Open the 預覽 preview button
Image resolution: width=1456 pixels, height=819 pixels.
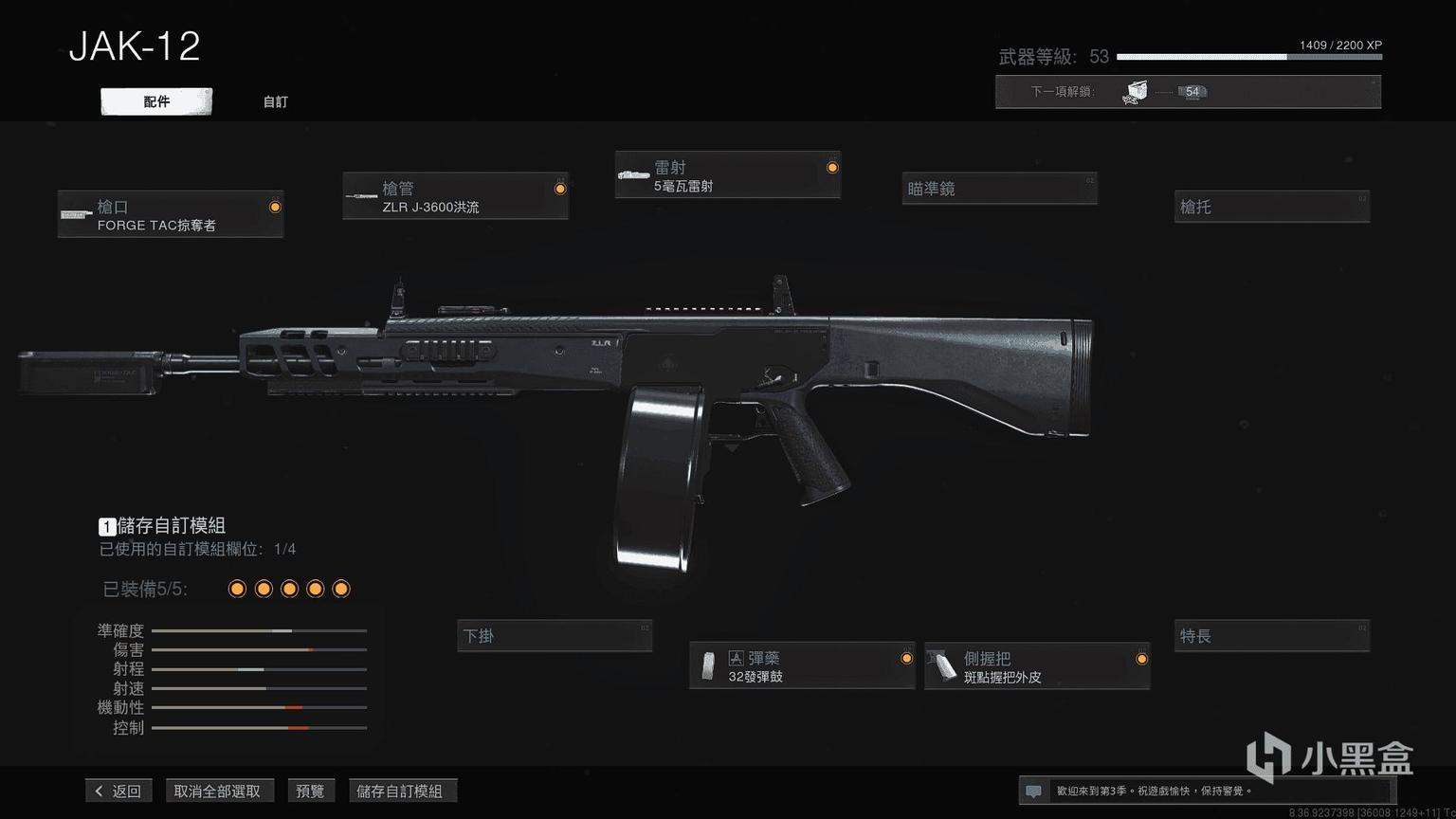[310, 791]
